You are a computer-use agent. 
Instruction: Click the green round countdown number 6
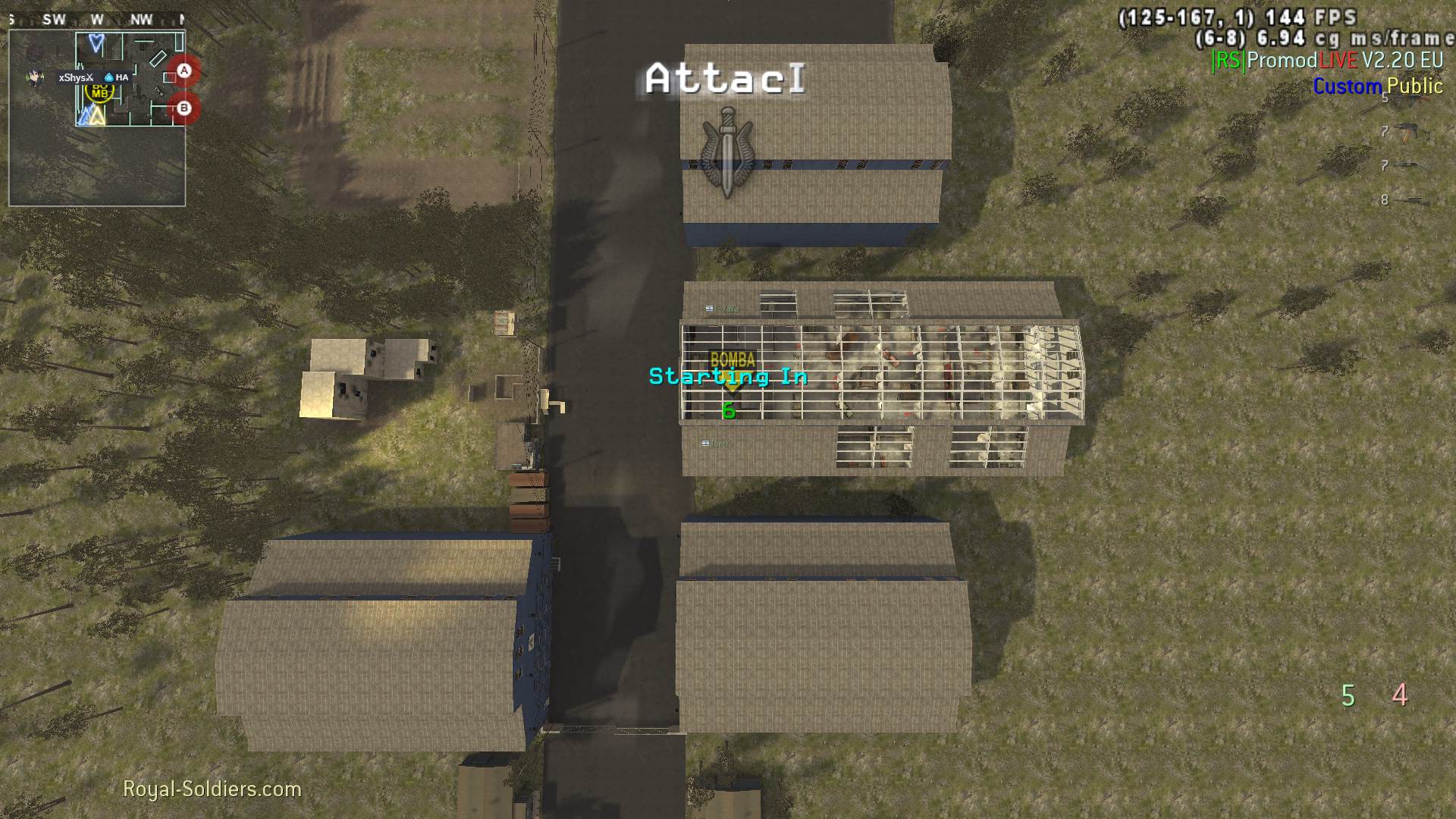729,410
